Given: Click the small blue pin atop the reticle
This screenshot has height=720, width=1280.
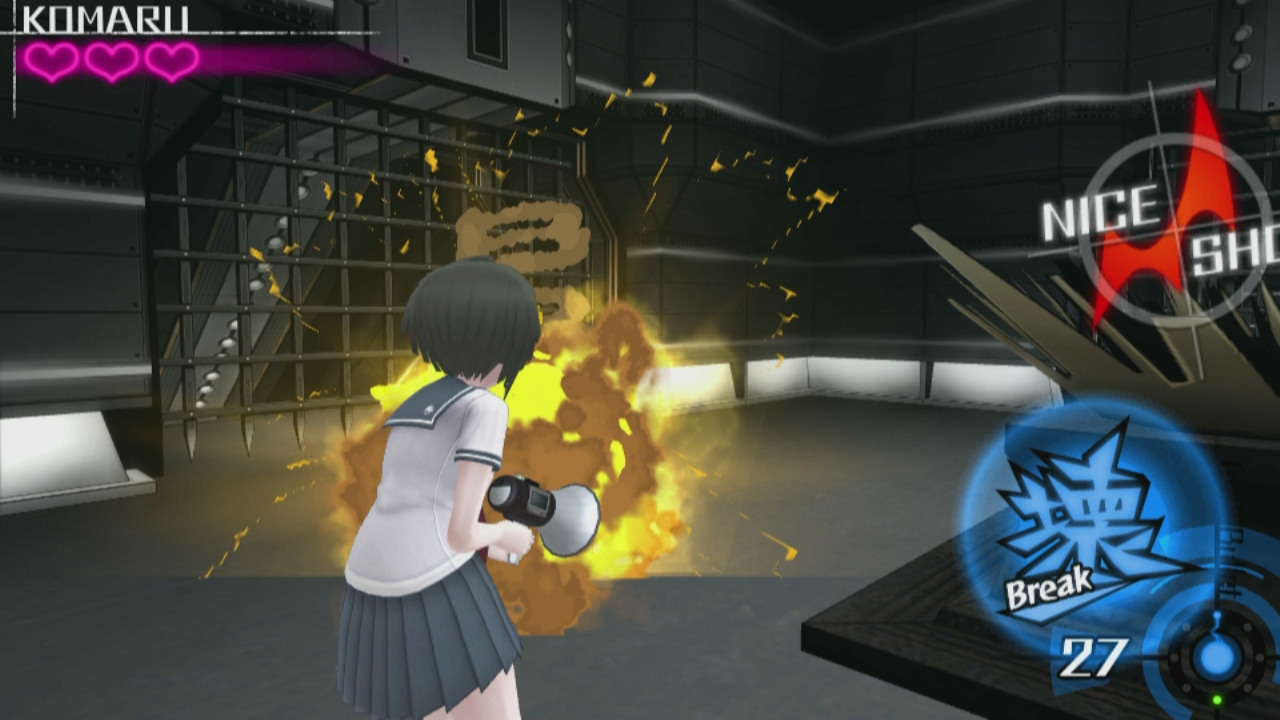Looking at the screenshot, I should click(1218, 615).
